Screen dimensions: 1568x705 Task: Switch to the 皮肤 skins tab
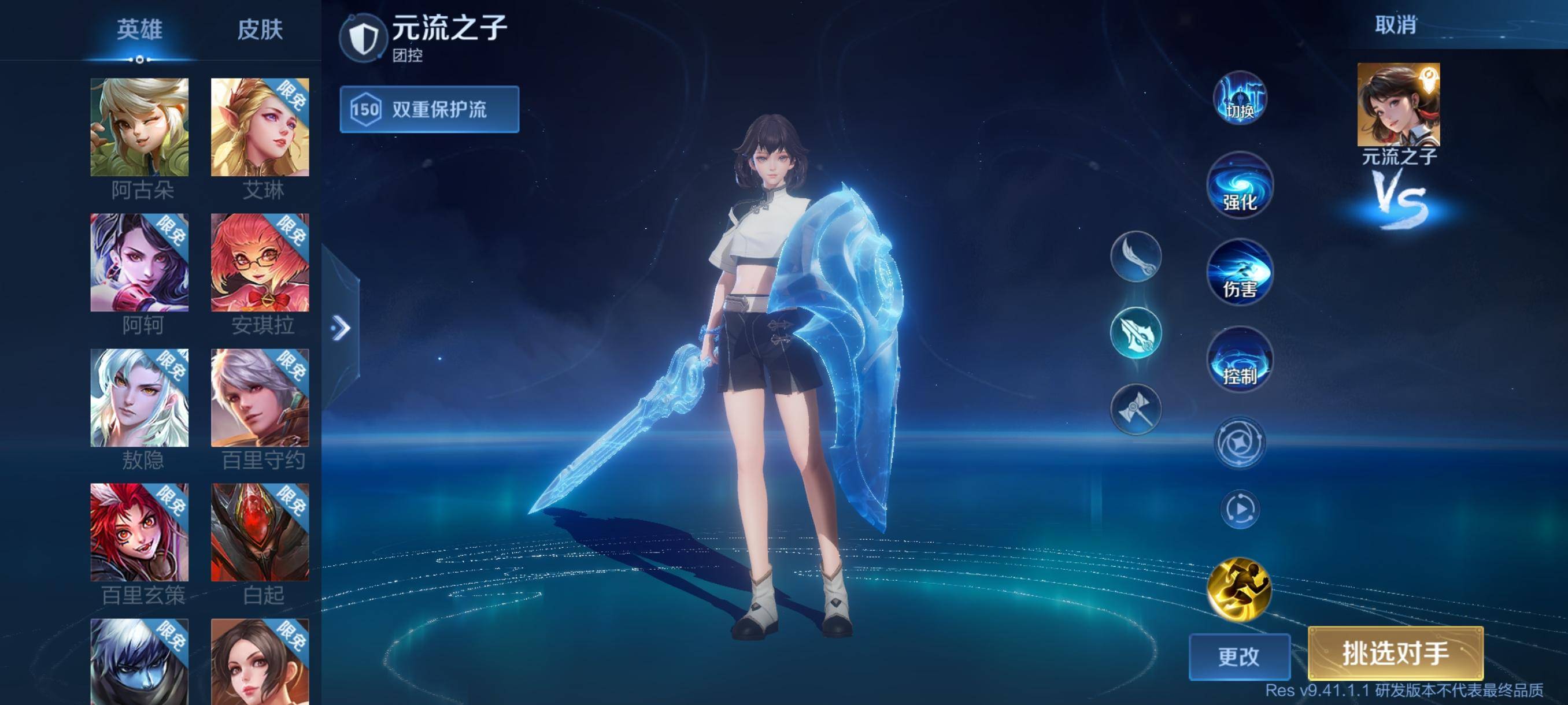click(x=260, y=29)
